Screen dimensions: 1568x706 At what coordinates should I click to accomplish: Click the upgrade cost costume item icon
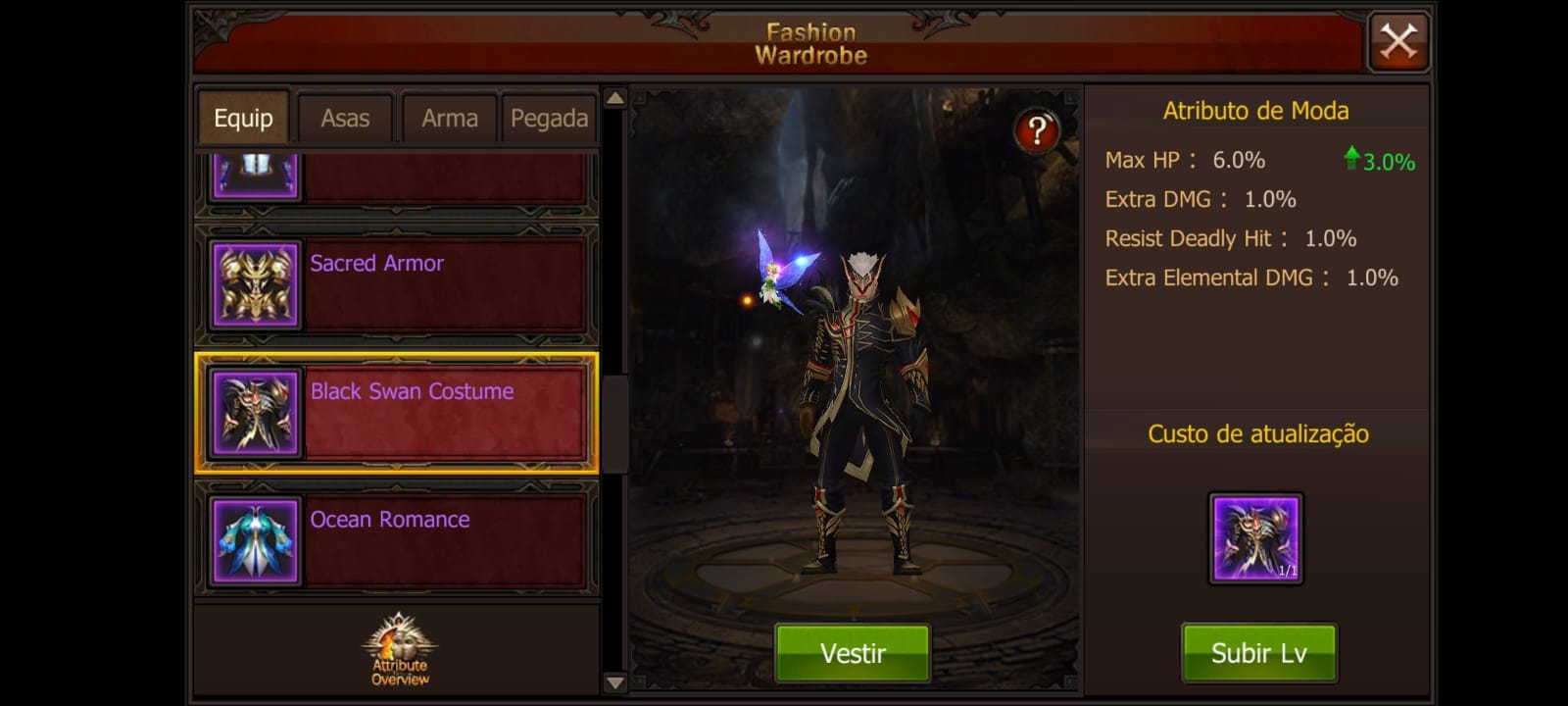click(1255, 538)
